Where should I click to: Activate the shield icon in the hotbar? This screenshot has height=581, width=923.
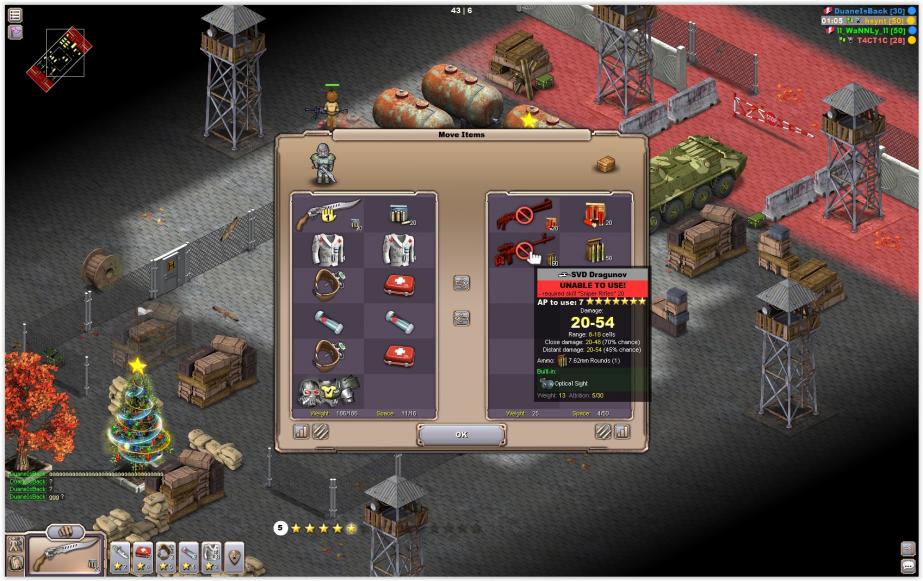coord(234,553)
